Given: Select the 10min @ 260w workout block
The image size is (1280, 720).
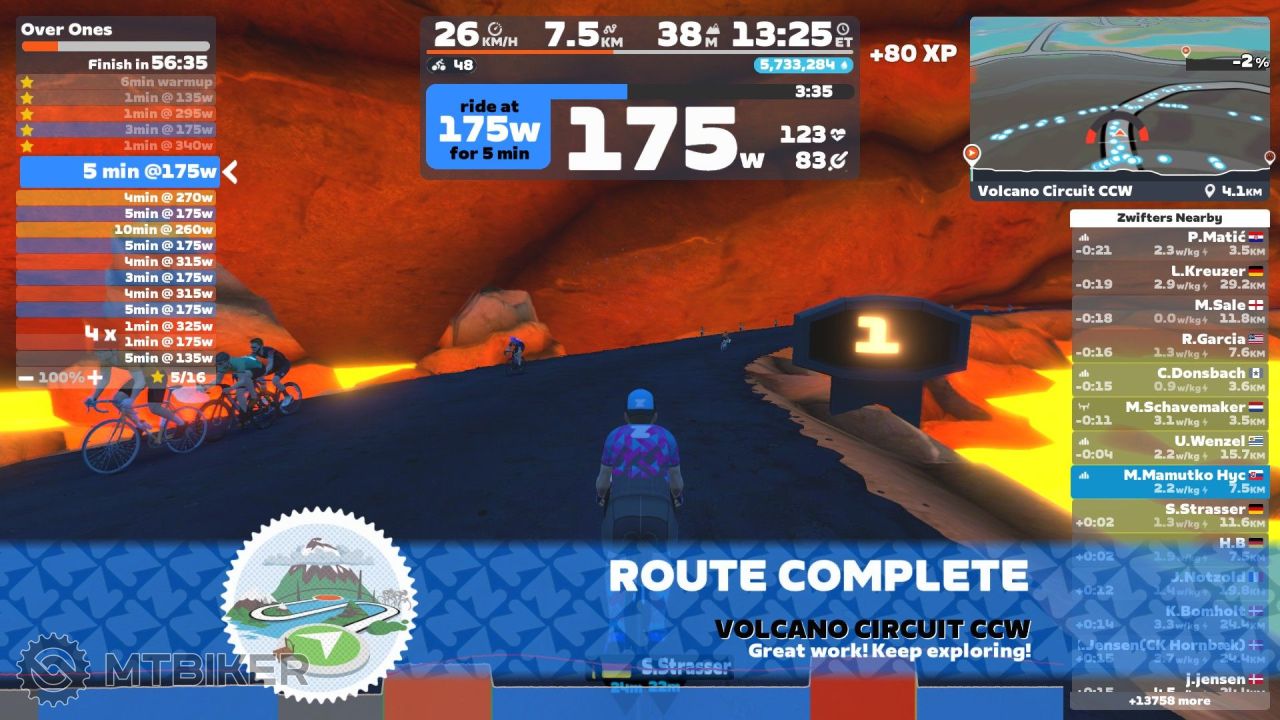Looking at the screenshot, I should (116, 229).
